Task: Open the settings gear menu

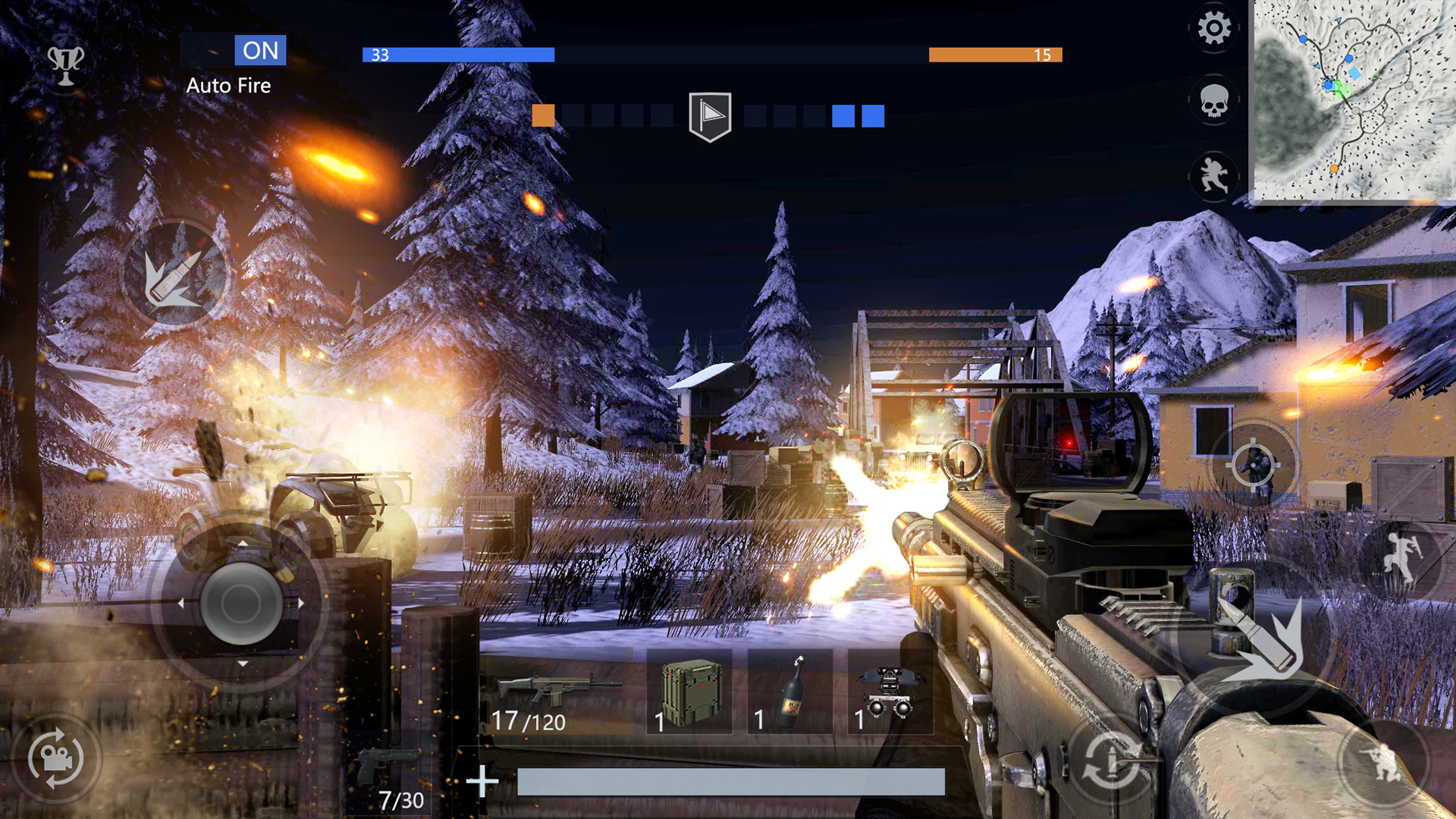Action: click(1213, 29)
